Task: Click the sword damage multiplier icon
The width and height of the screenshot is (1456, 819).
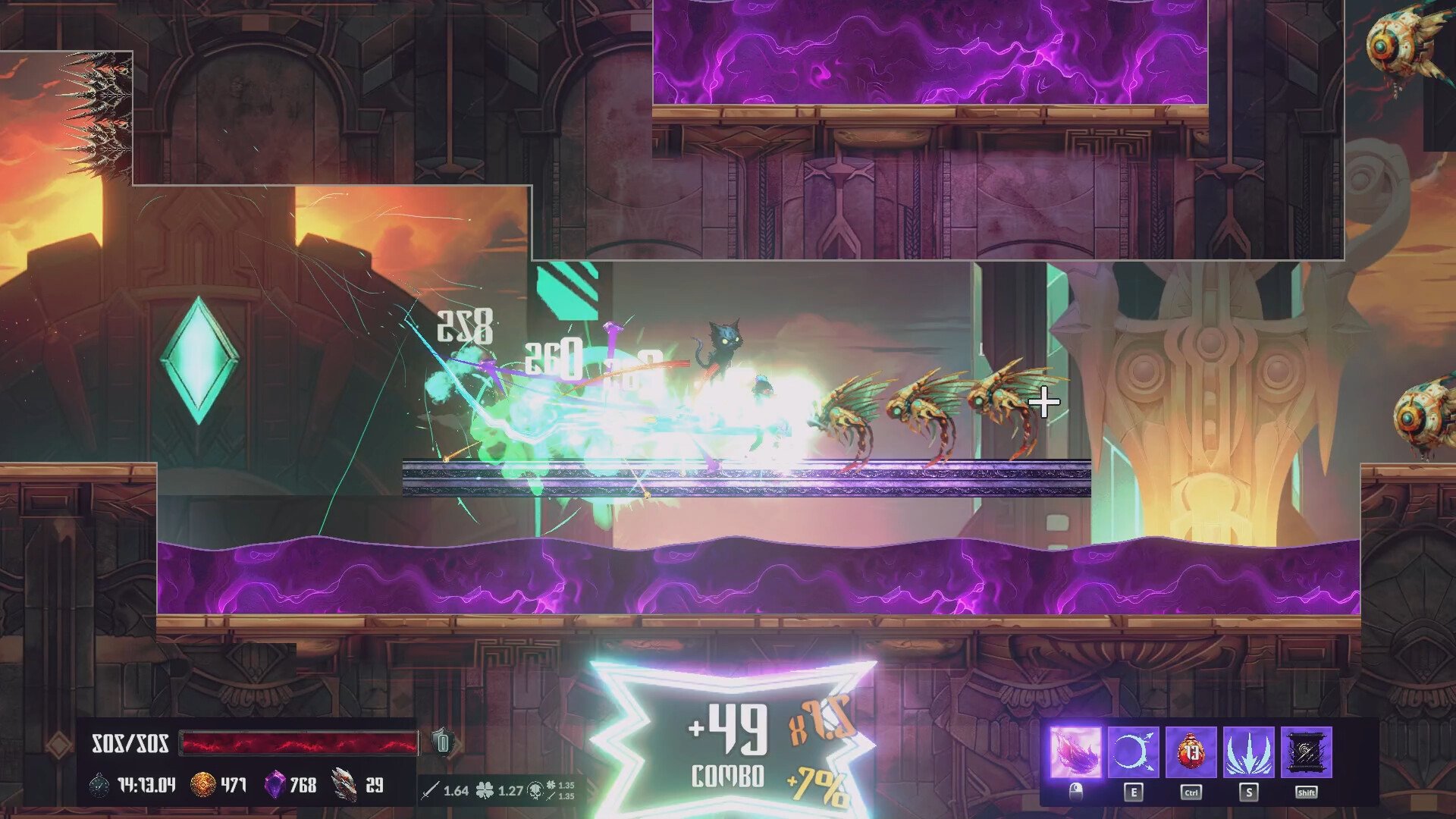Action: 430,791
